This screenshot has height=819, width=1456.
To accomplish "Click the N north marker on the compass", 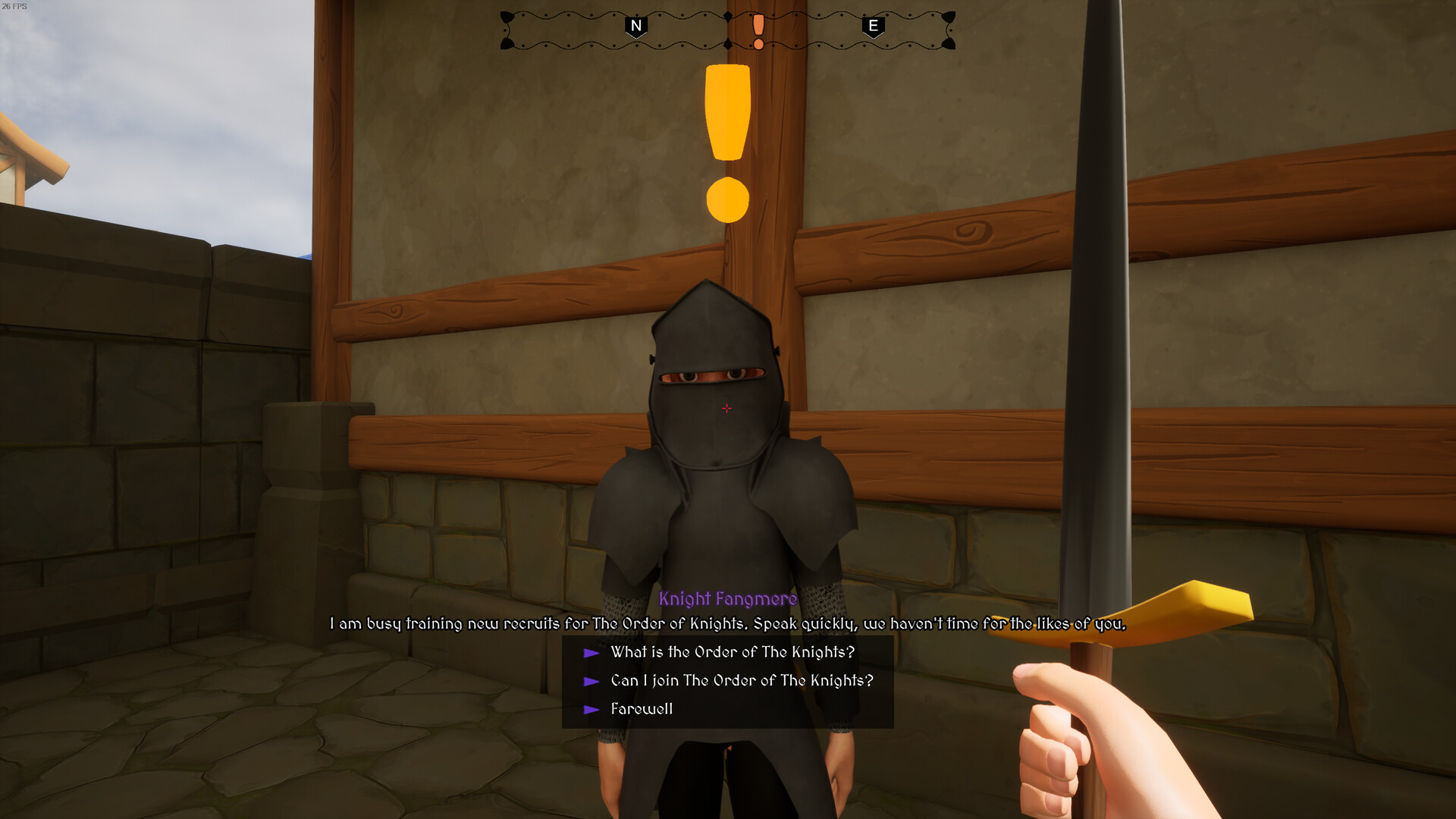I will 635,27.
